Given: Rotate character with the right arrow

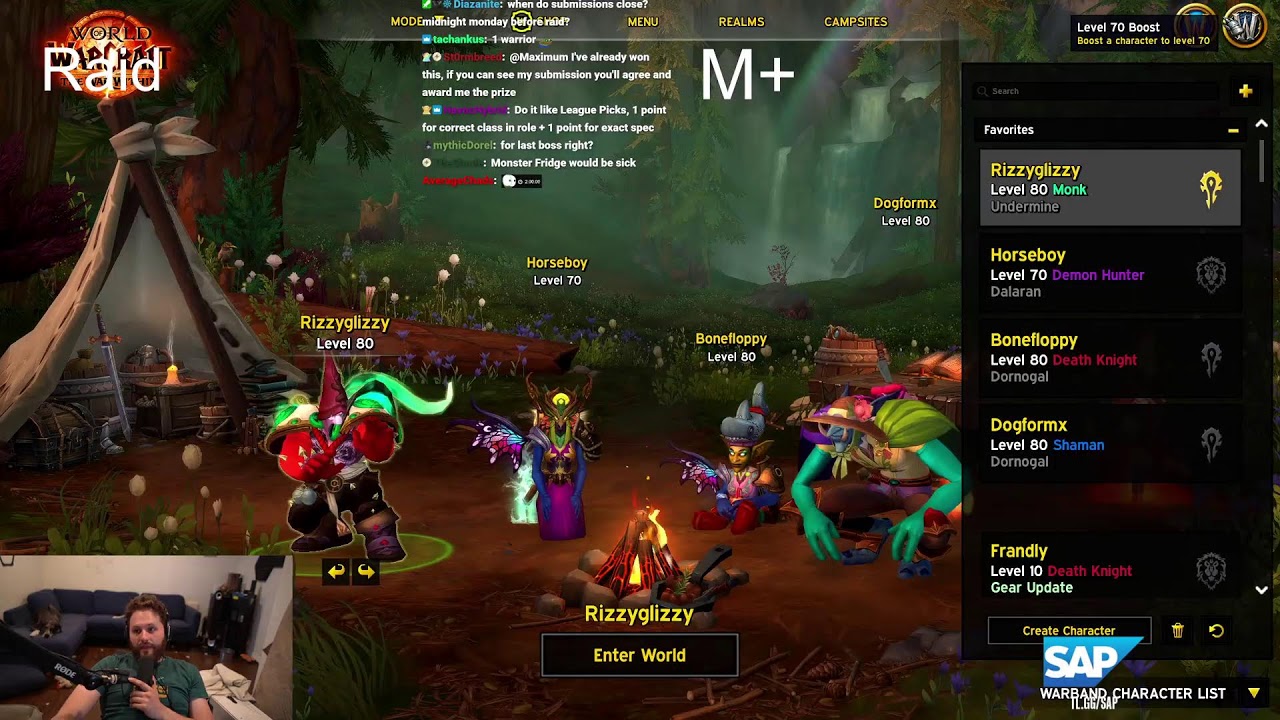Looking at the screenshot, I should coord(366,571).
